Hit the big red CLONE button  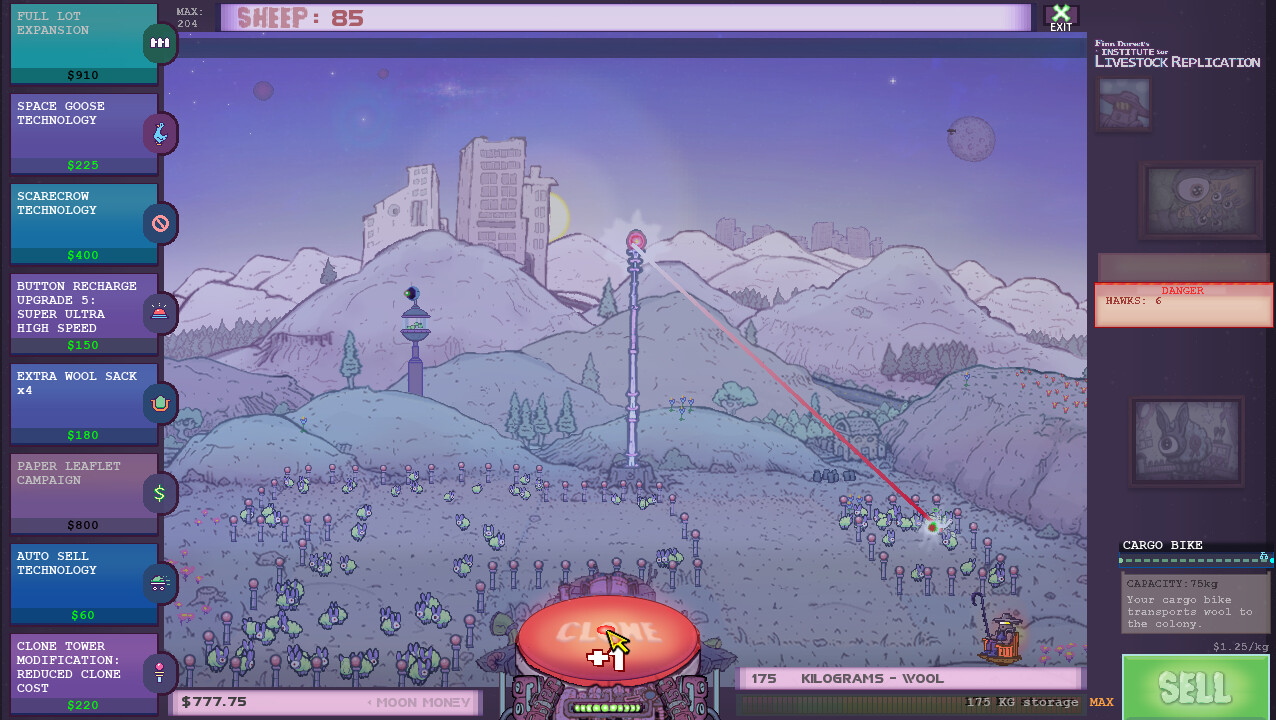pyautogui.click(x=608, y=633)
